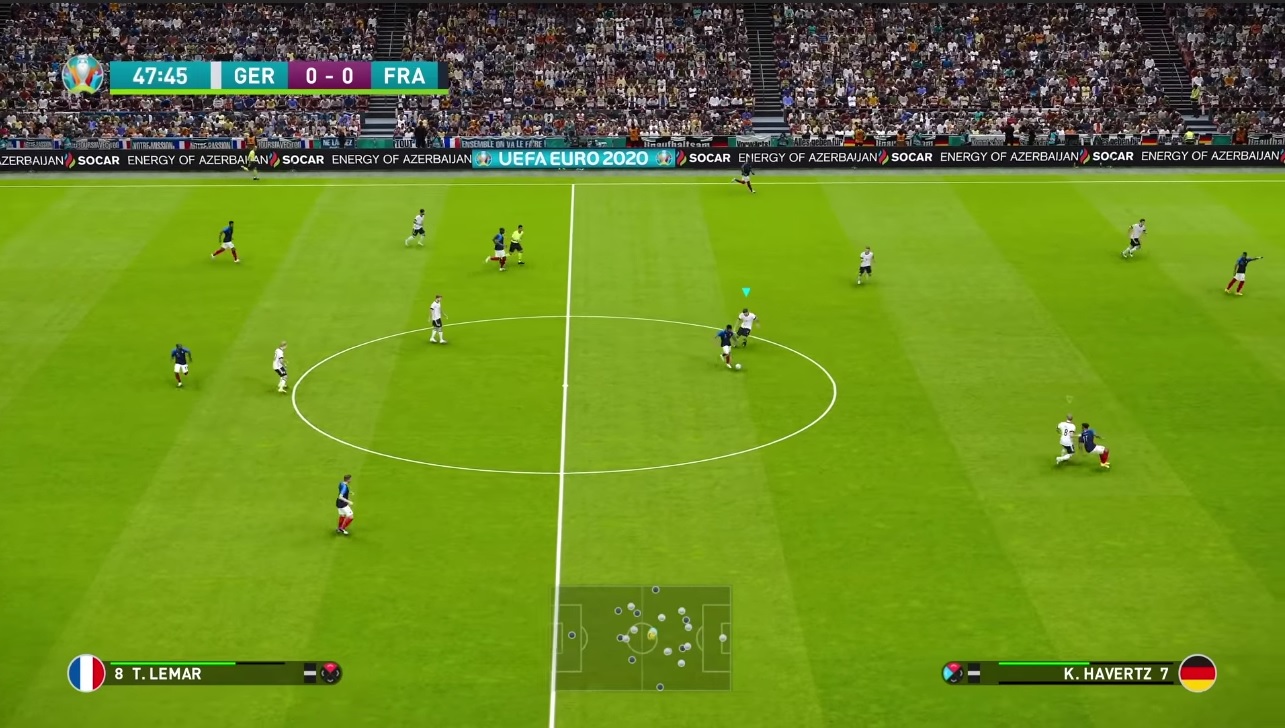Screen dimensions: 1285x728
Task: Click the pitch radar minimap
Action: [x=643, y=638]
